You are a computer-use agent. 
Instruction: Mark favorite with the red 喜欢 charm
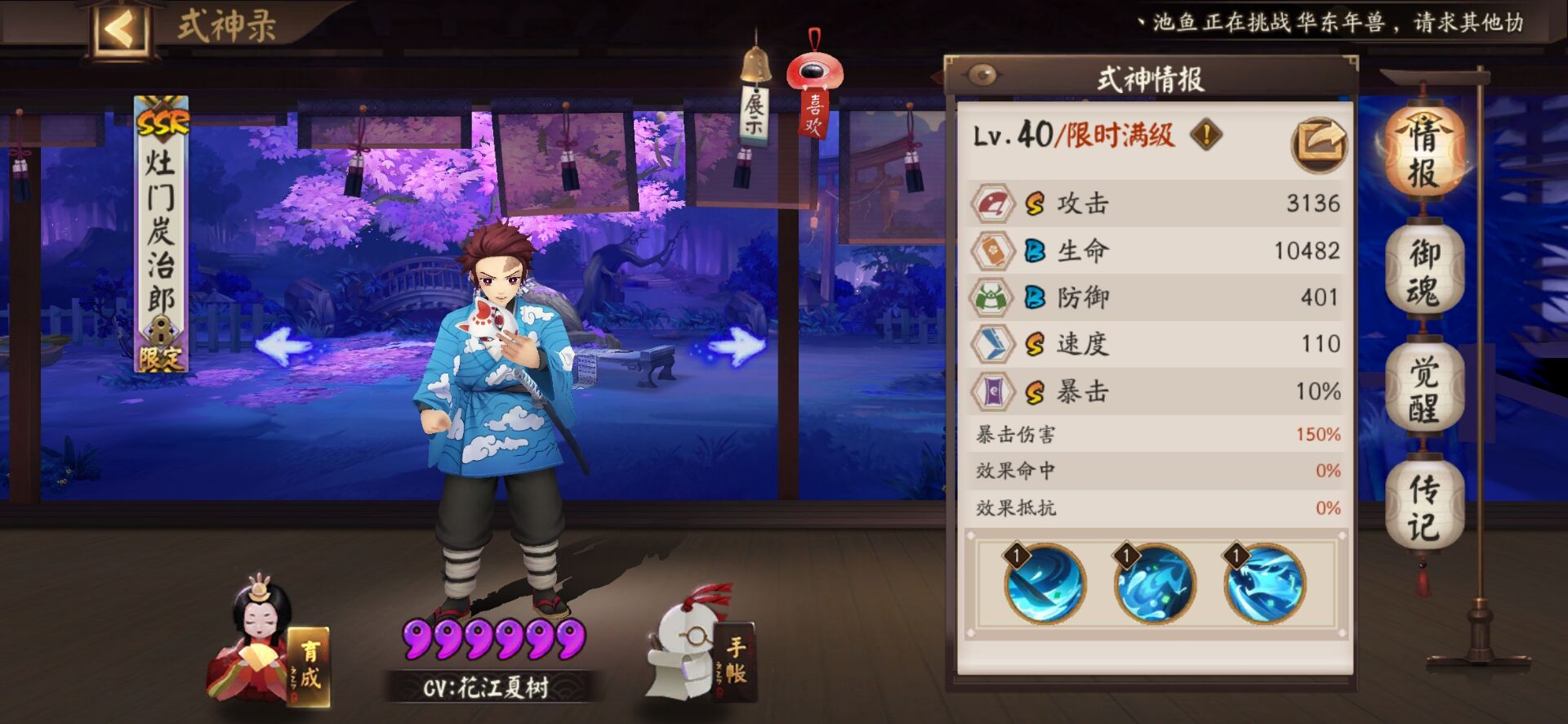point(814,98)
